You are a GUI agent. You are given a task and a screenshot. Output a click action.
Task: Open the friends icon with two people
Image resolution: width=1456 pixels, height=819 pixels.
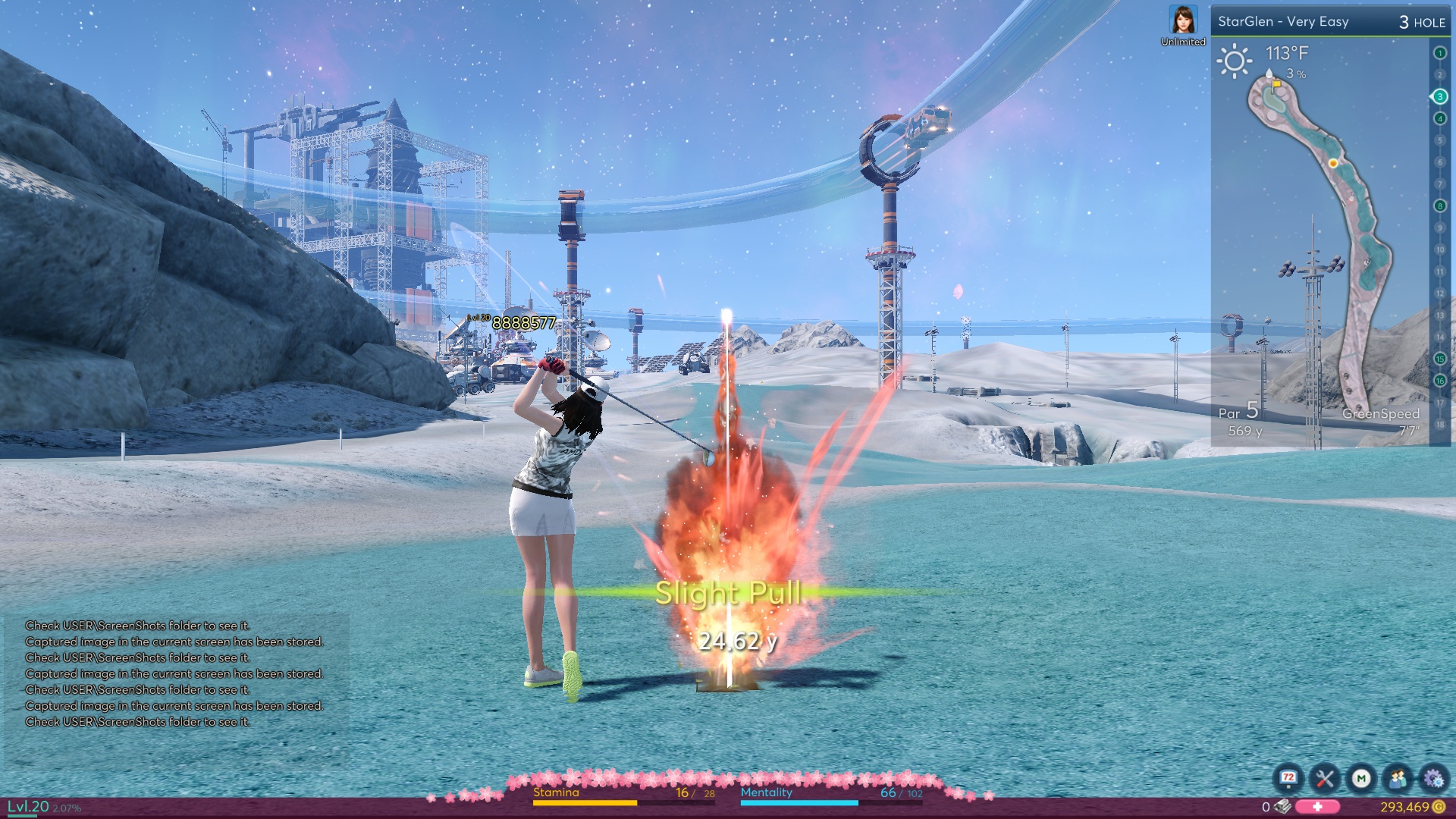tap(1398, 778)
